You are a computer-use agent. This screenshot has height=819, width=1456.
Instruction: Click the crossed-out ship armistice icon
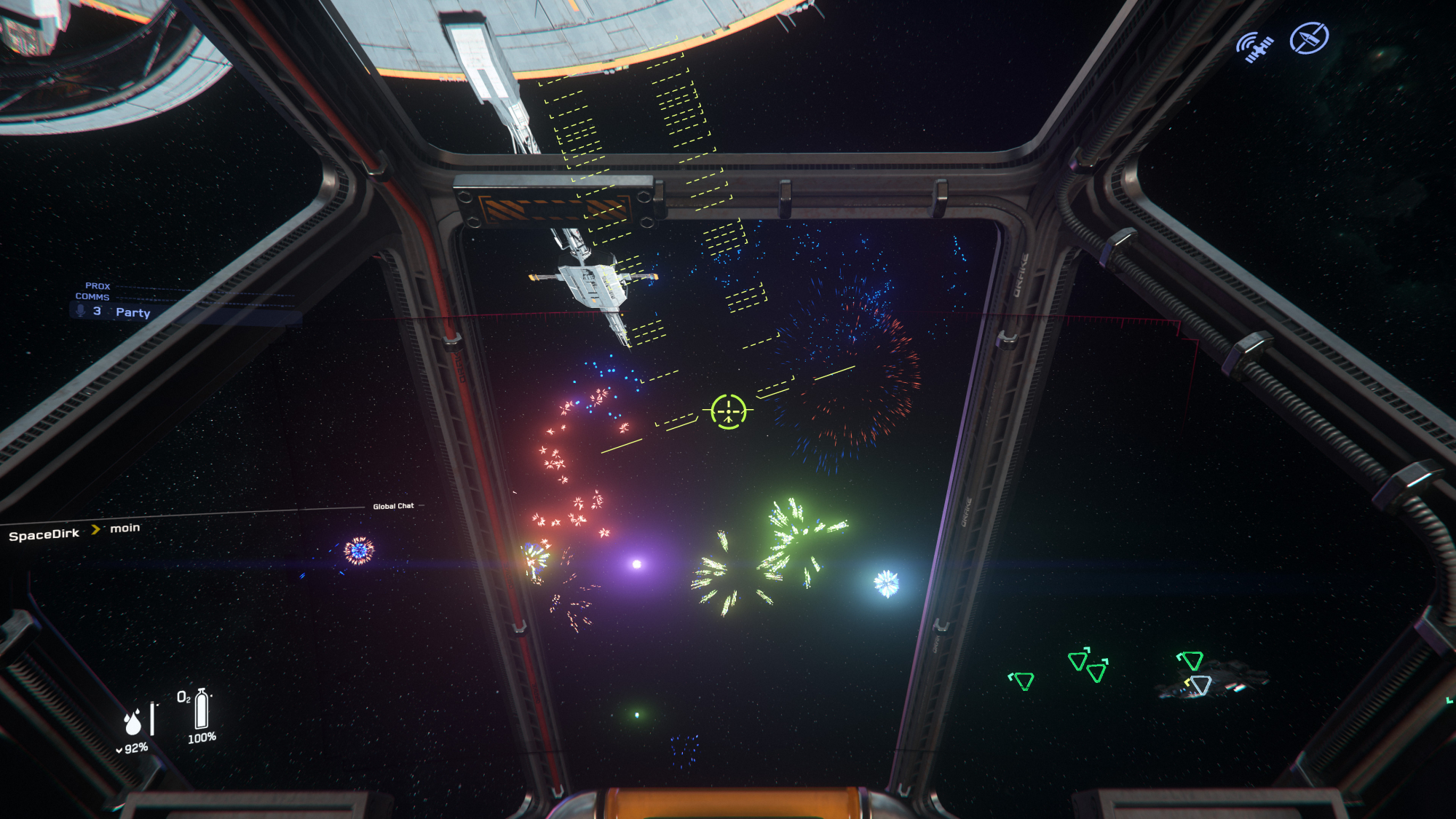[x=1309, y=38]
